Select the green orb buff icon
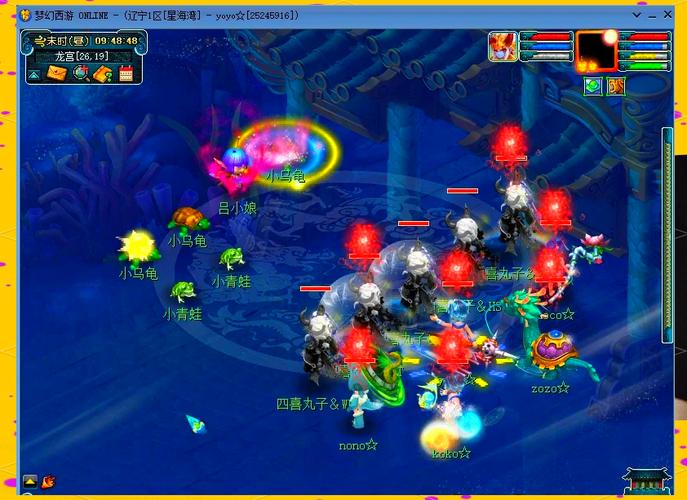Viewport: 687px width, 500px height. (593, 87)
